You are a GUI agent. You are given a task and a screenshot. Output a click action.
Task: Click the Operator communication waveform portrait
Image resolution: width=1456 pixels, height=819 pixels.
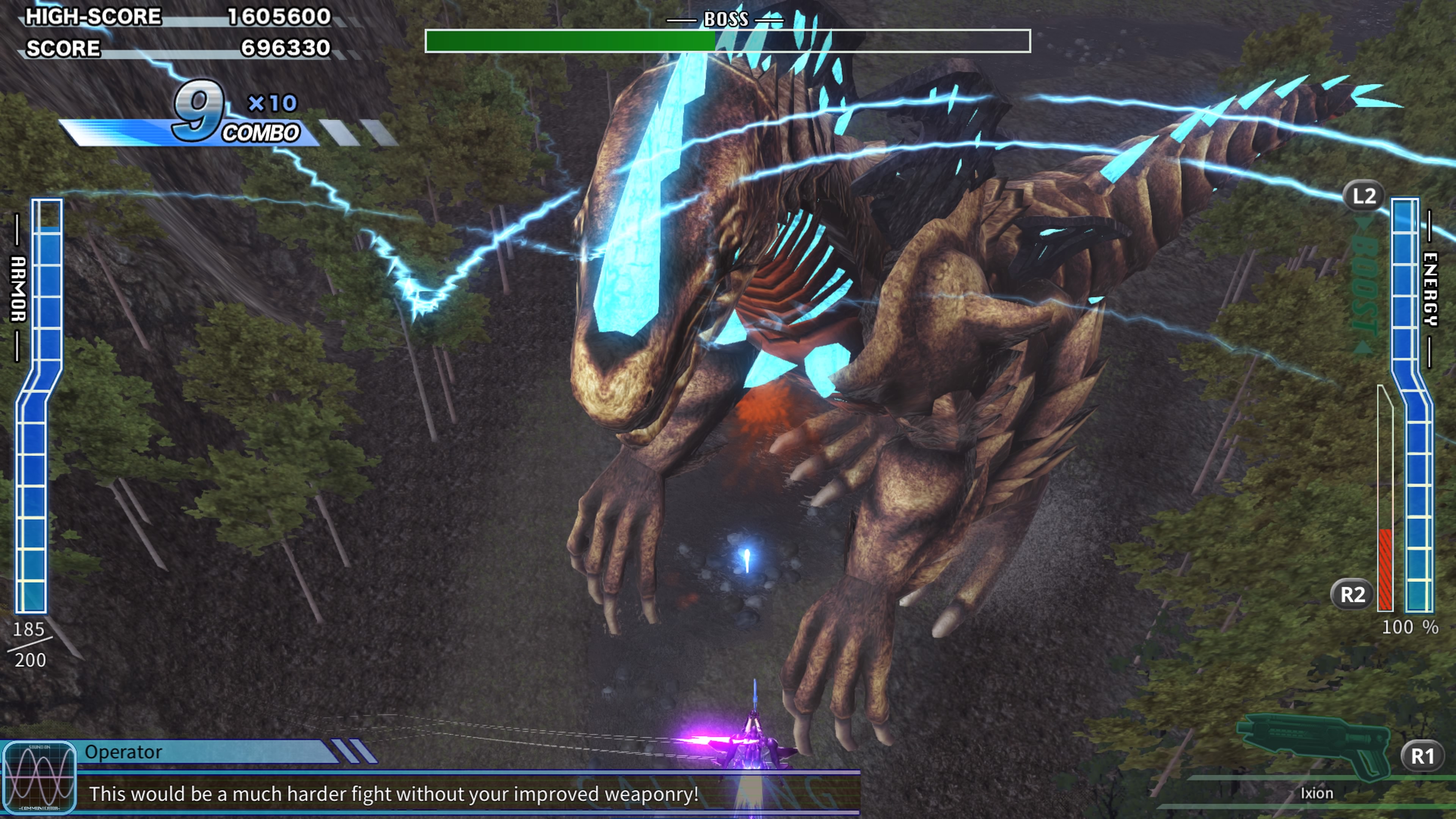coord(39,778)
